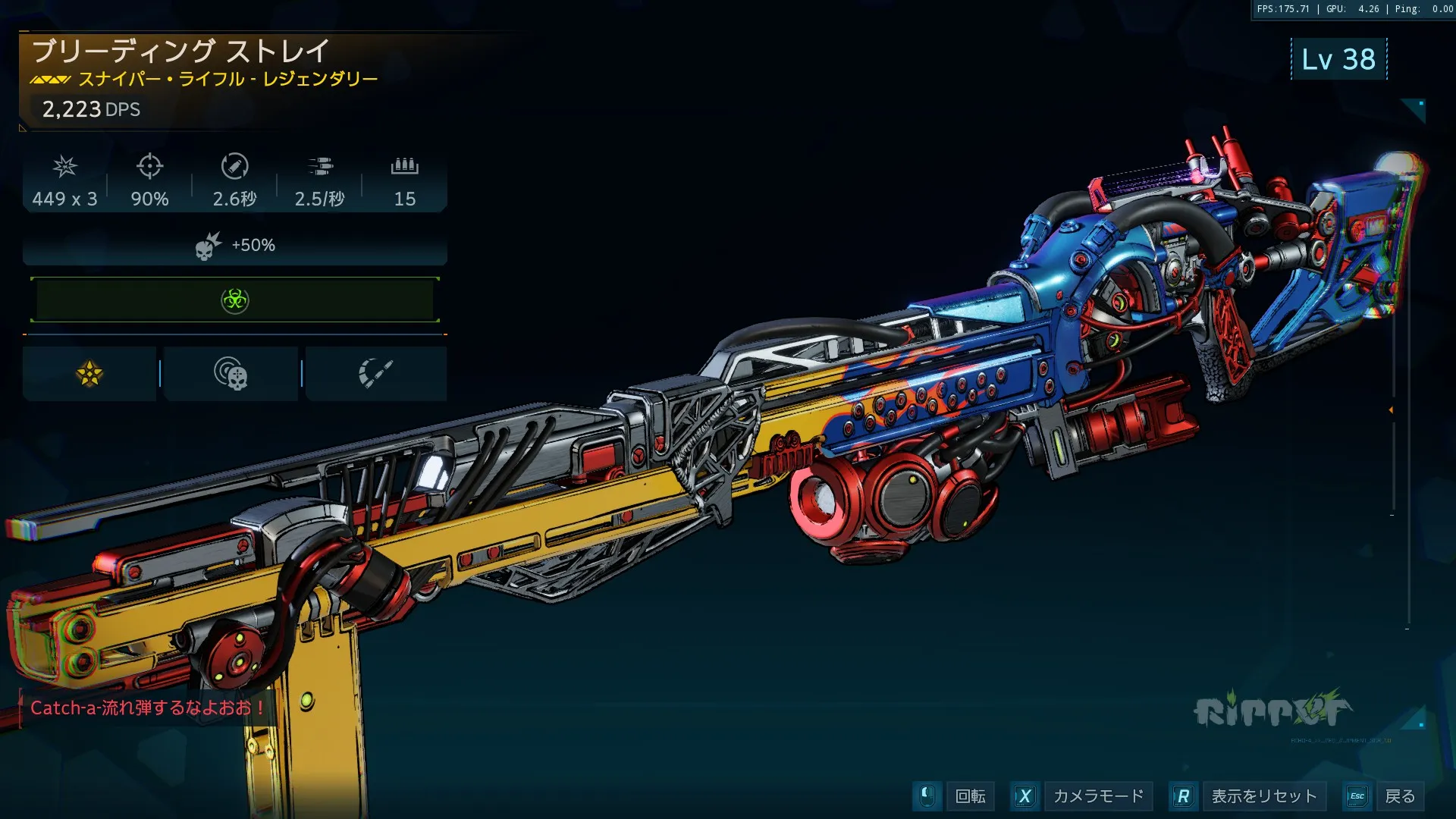Viewport: 1456px width, 819px height.
Task: Choose the skull and target perk icon
Action: tap(231, 374)
